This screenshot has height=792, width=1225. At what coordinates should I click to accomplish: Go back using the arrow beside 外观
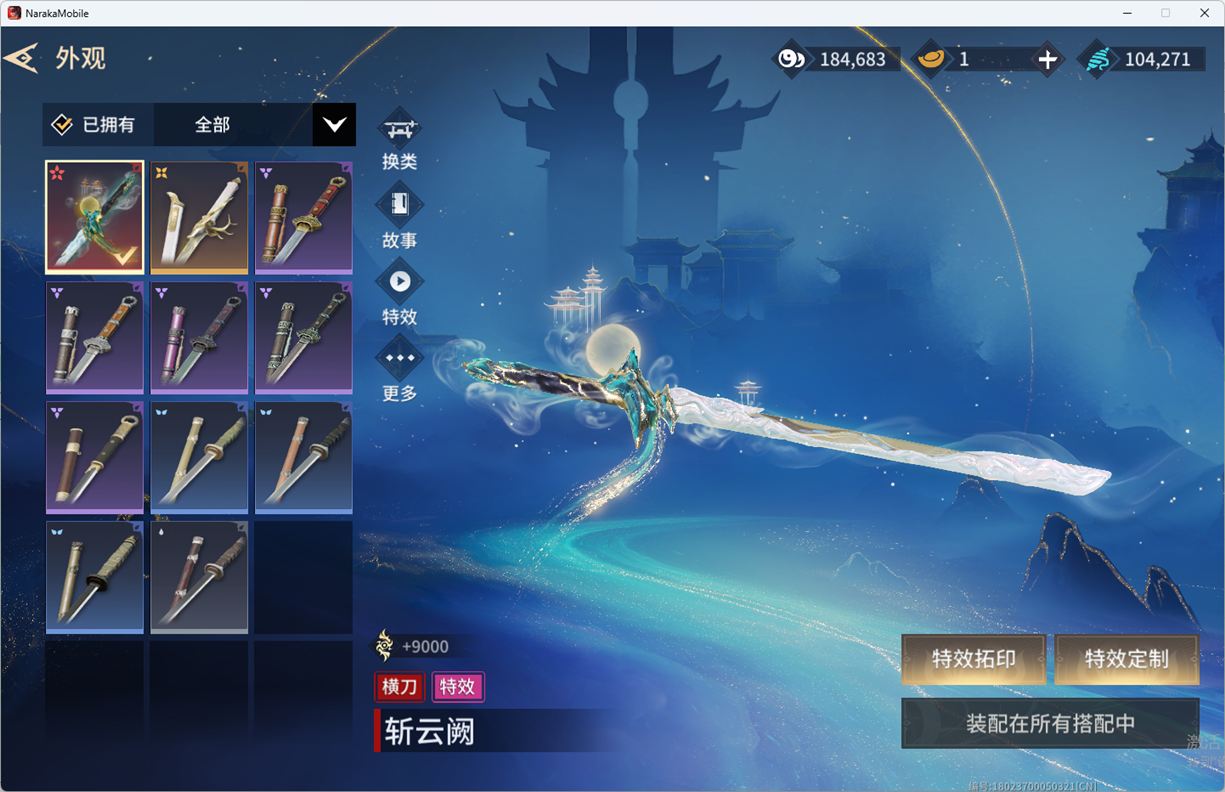(21, 58)
